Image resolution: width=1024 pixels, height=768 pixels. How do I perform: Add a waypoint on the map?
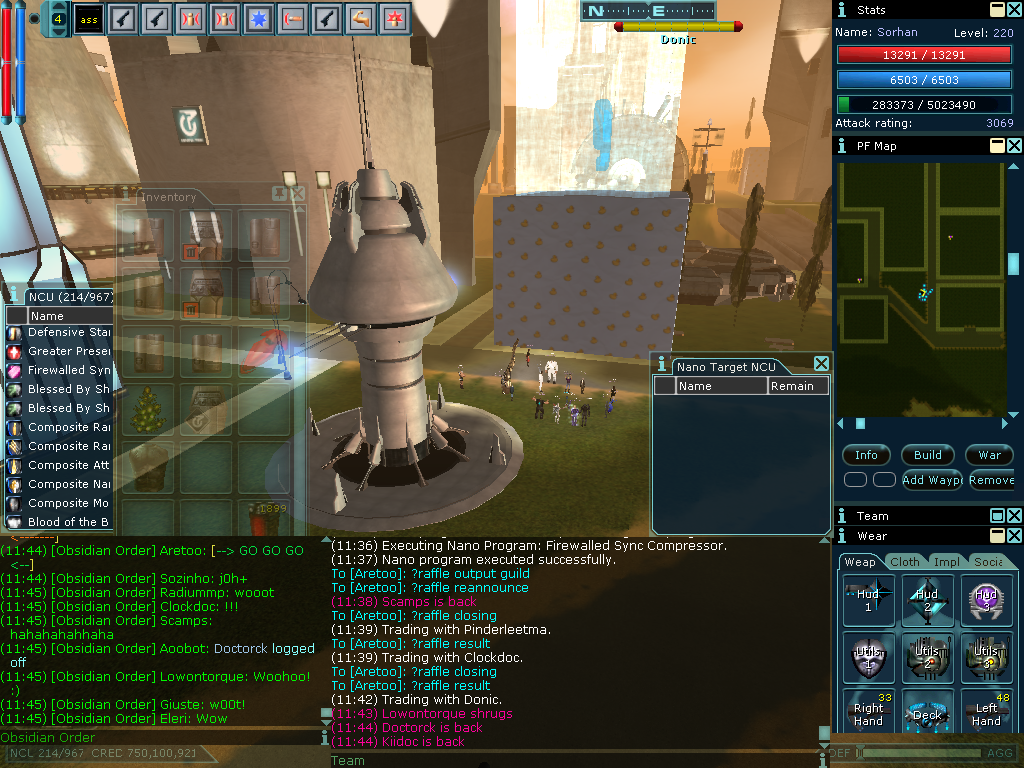pos(932,480)
